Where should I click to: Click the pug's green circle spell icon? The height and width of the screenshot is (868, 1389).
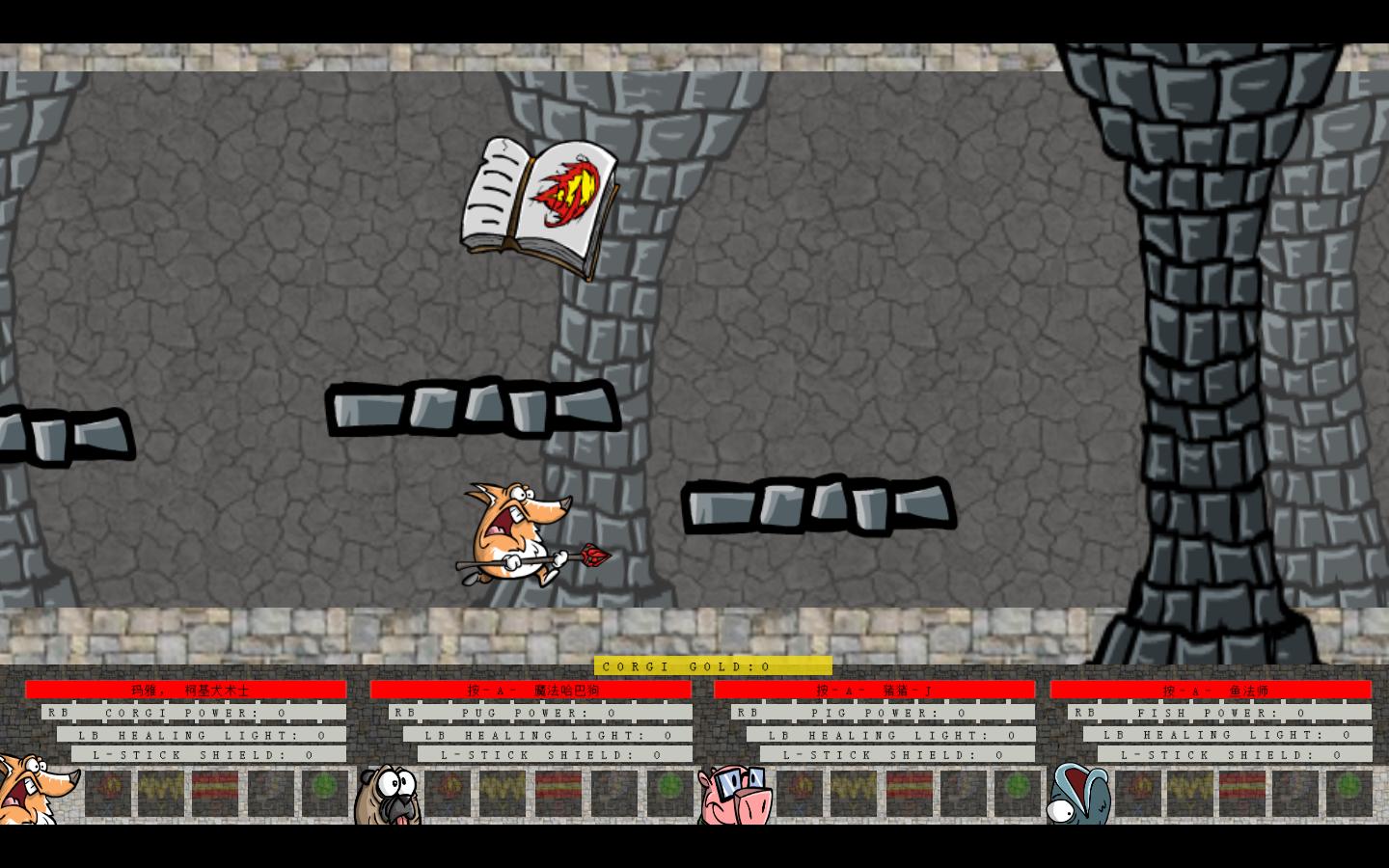669,793
